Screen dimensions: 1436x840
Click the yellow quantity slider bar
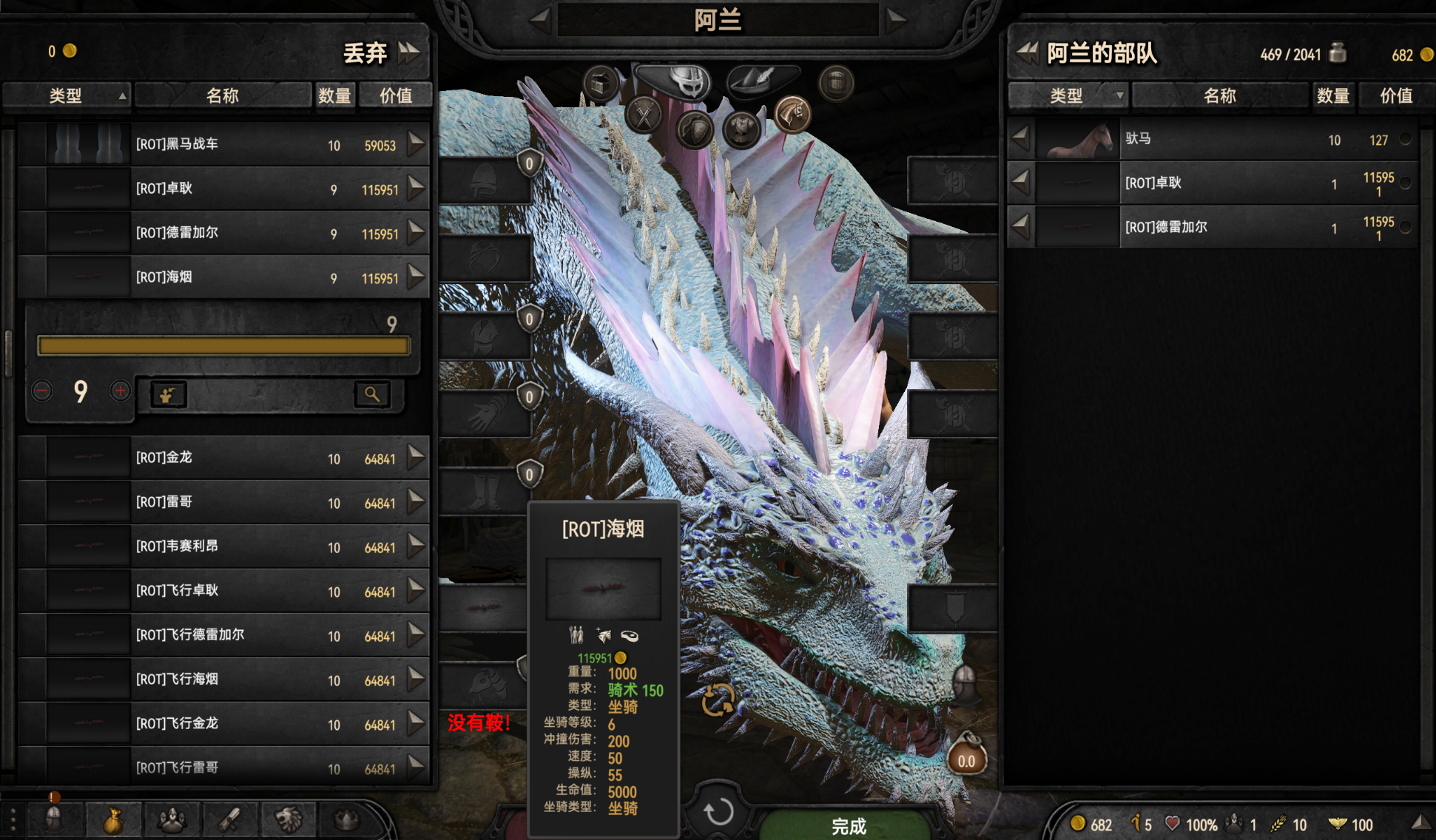click(223, 346)
